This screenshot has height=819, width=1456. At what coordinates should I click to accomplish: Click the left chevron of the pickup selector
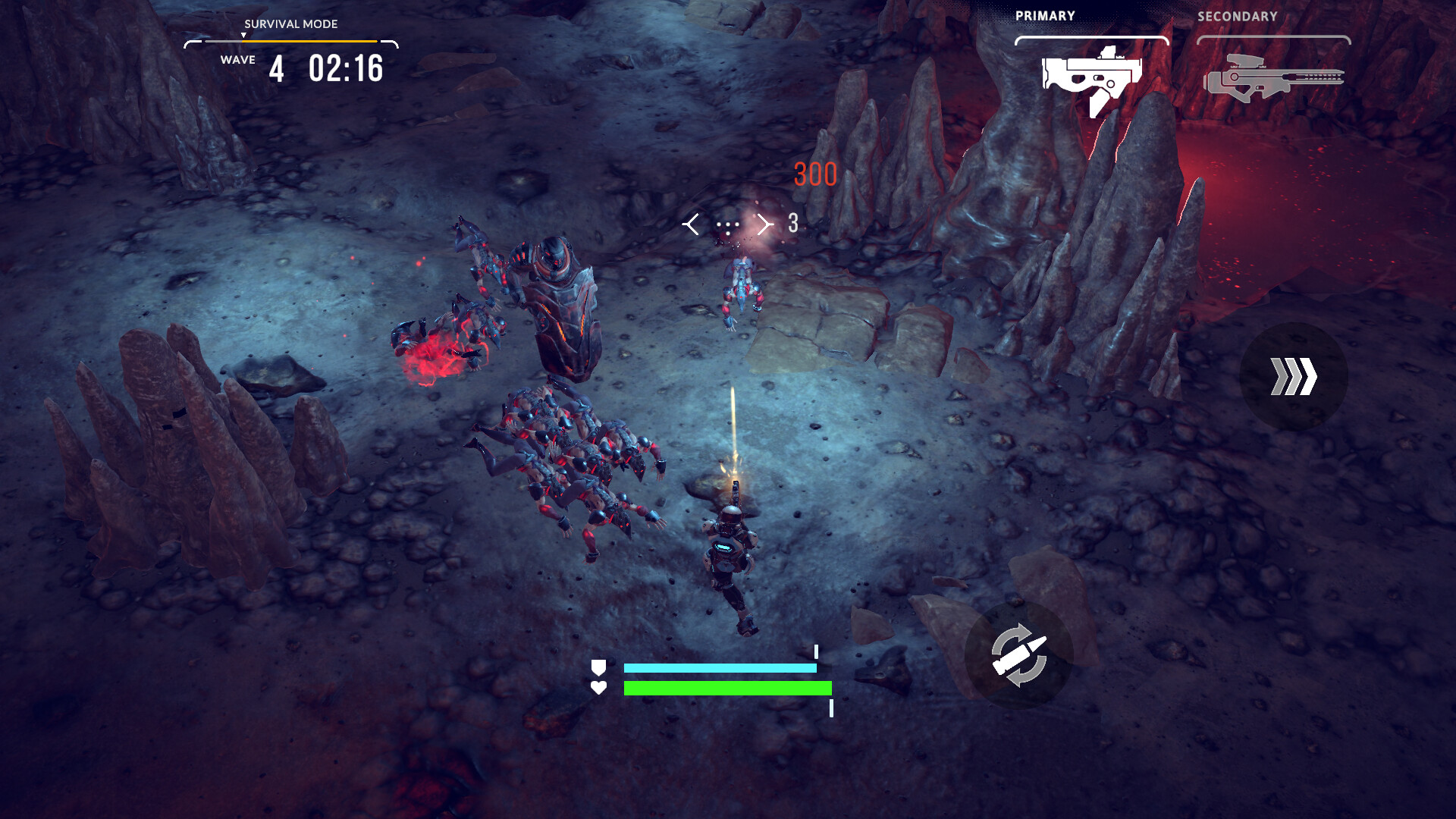(x=692, y=224)
